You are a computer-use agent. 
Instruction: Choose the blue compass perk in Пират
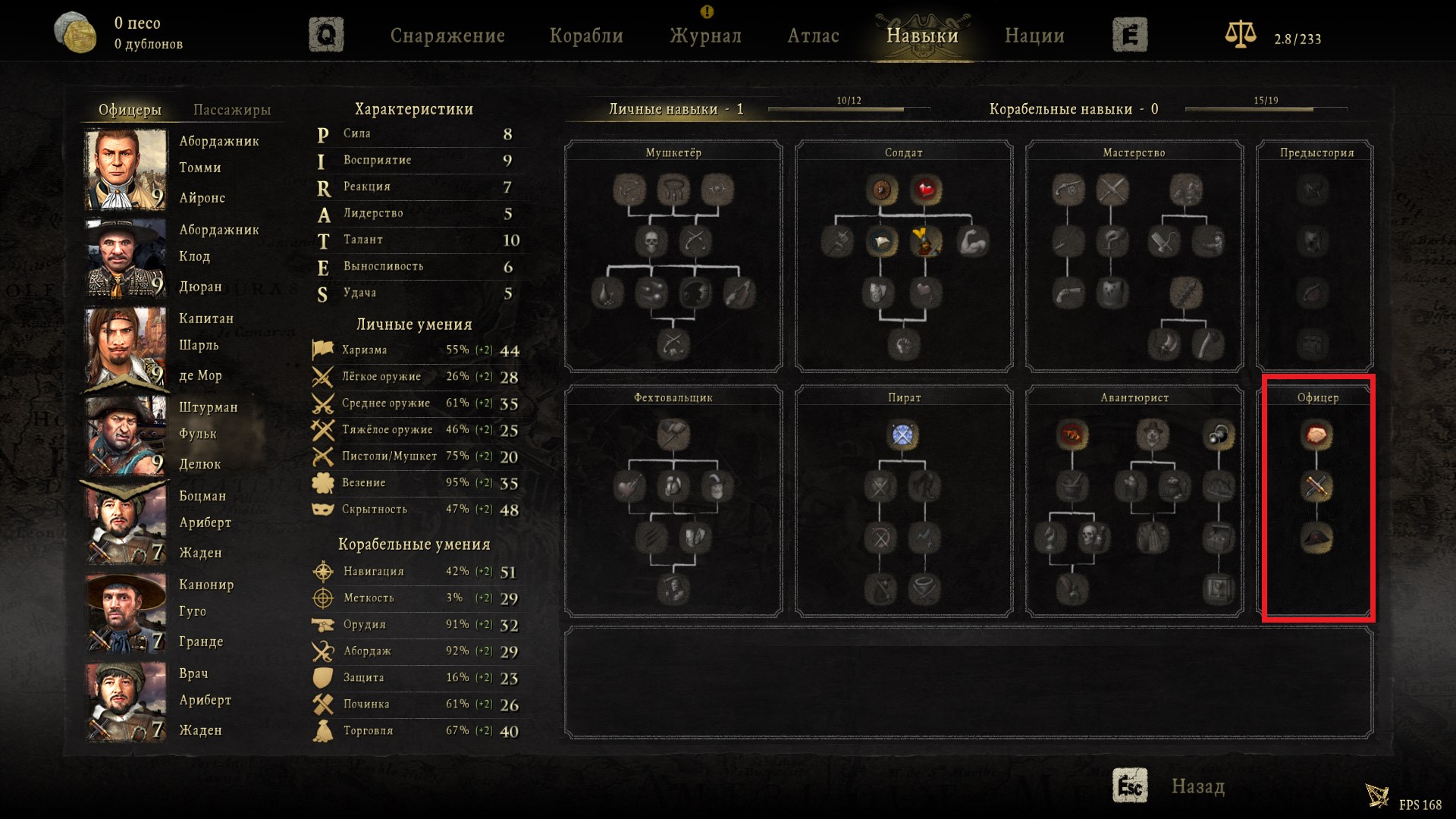coord(902,435)
